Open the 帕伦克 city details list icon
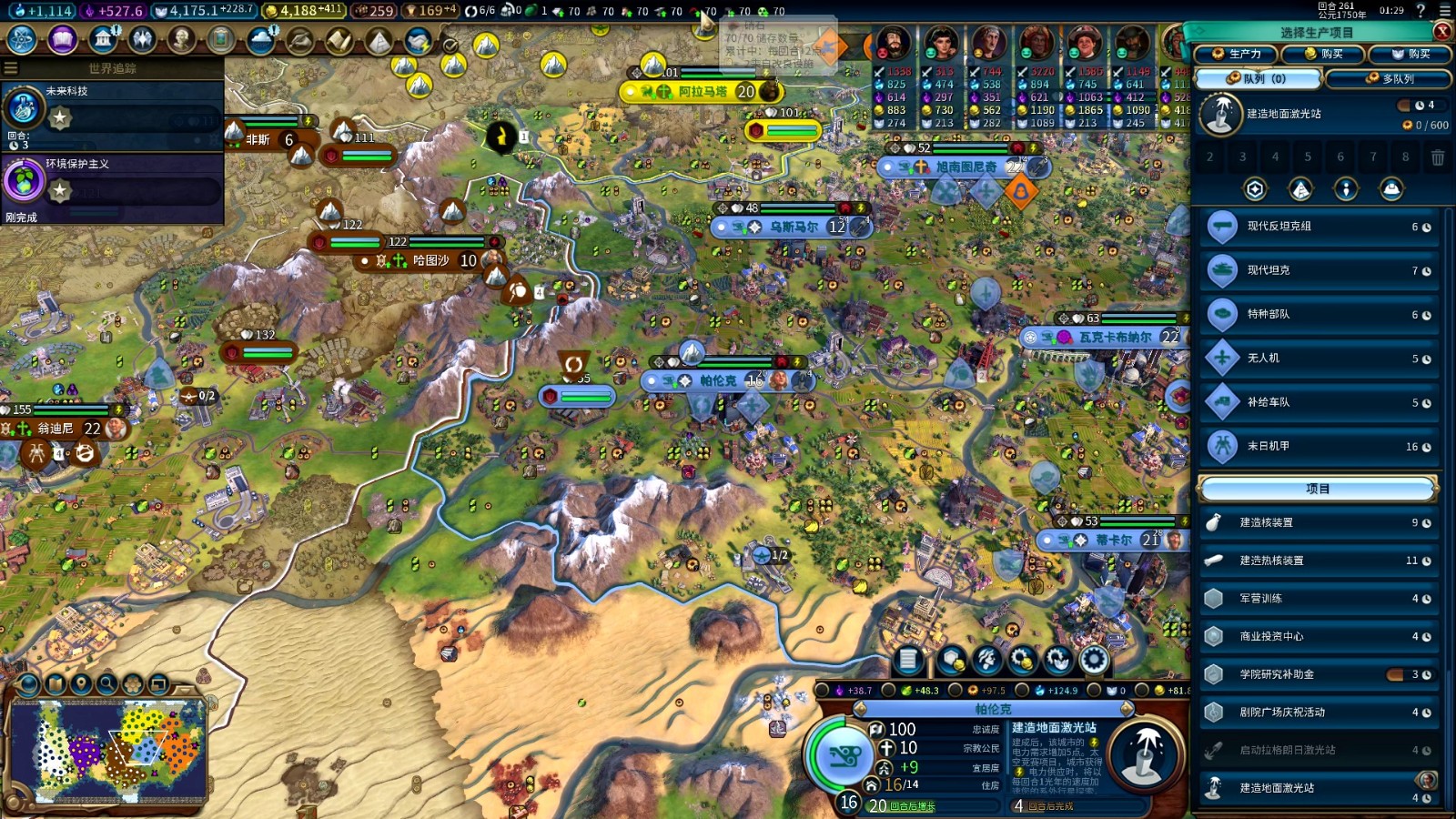1456x819 pixels. pyautogui.click(x=908, y=660)
